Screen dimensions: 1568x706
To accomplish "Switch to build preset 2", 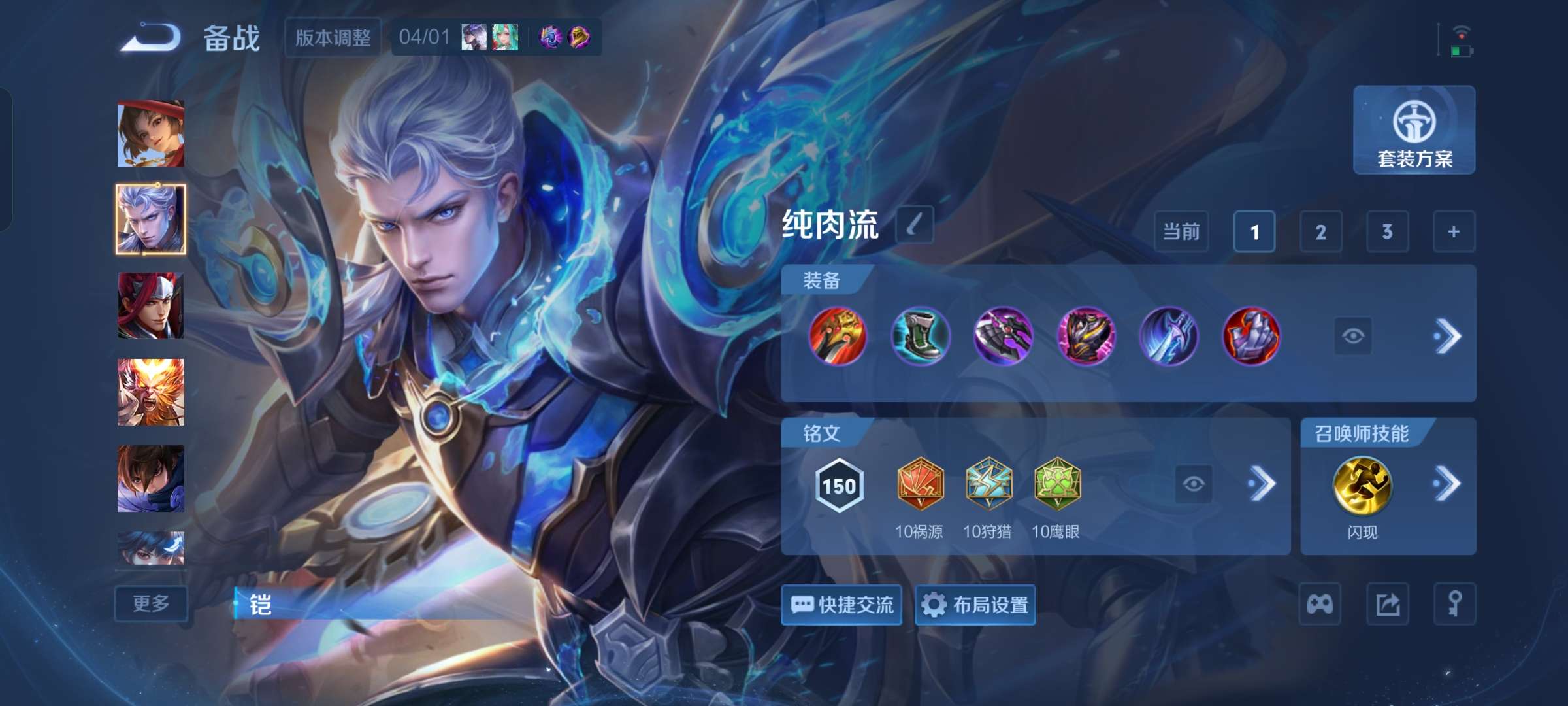I will click(x=1320, y=232).
